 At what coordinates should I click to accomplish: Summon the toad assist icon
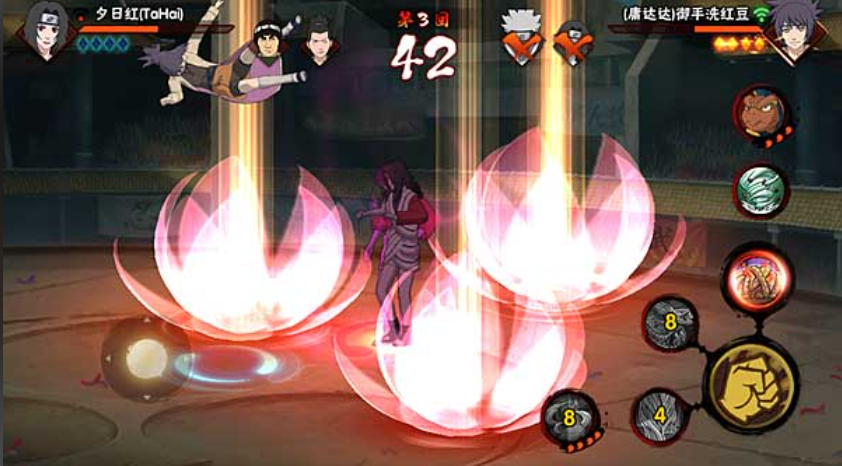click(x=761, y=112)
